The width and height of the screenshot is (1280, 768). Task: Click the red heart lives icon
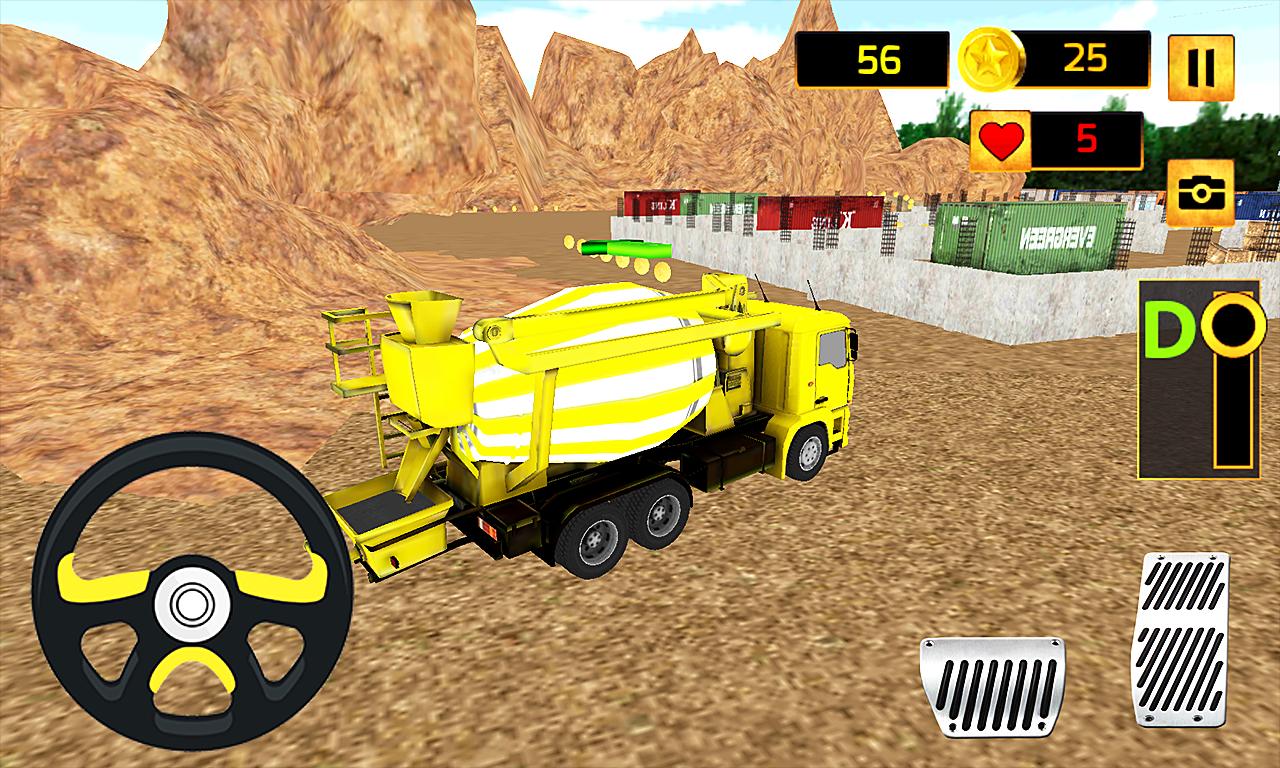tap(1003, 139)
